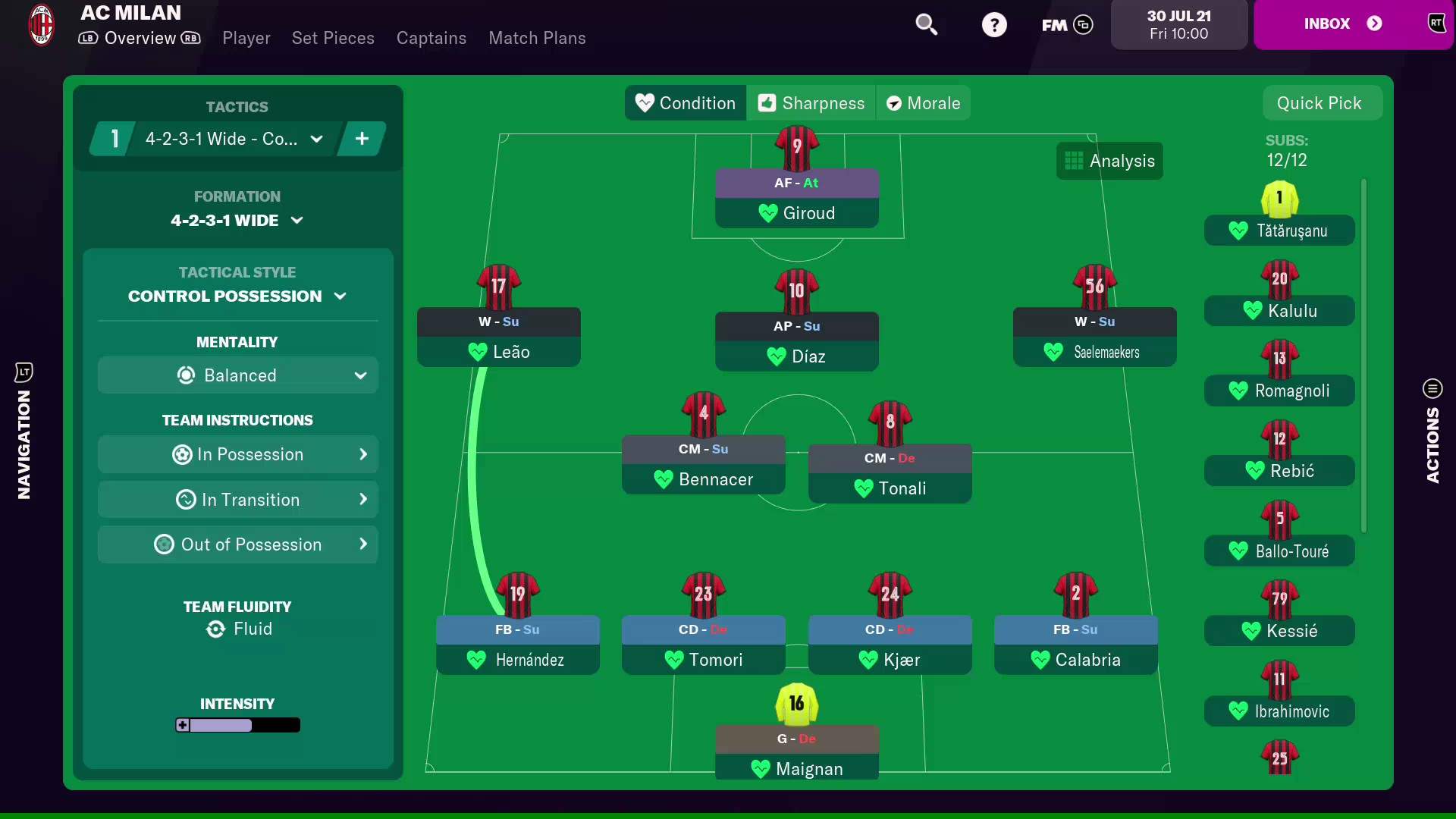Open the Actions menu on the right edge
This screenshot has width=1456, height=819.
(x=1432, y=388)
